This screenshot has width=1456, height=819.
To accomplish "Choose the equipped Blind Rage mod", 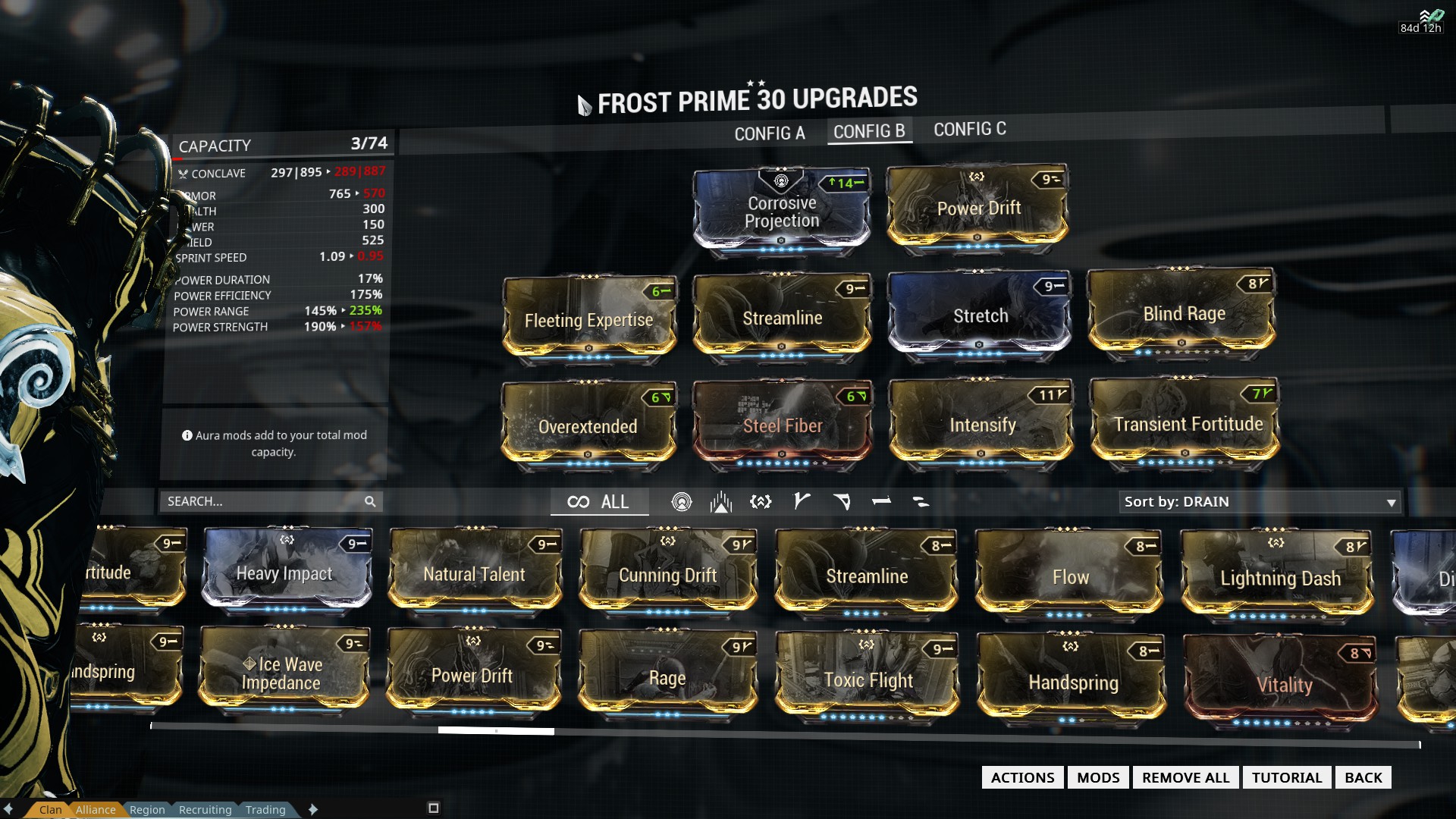I will pos(1183,312).
